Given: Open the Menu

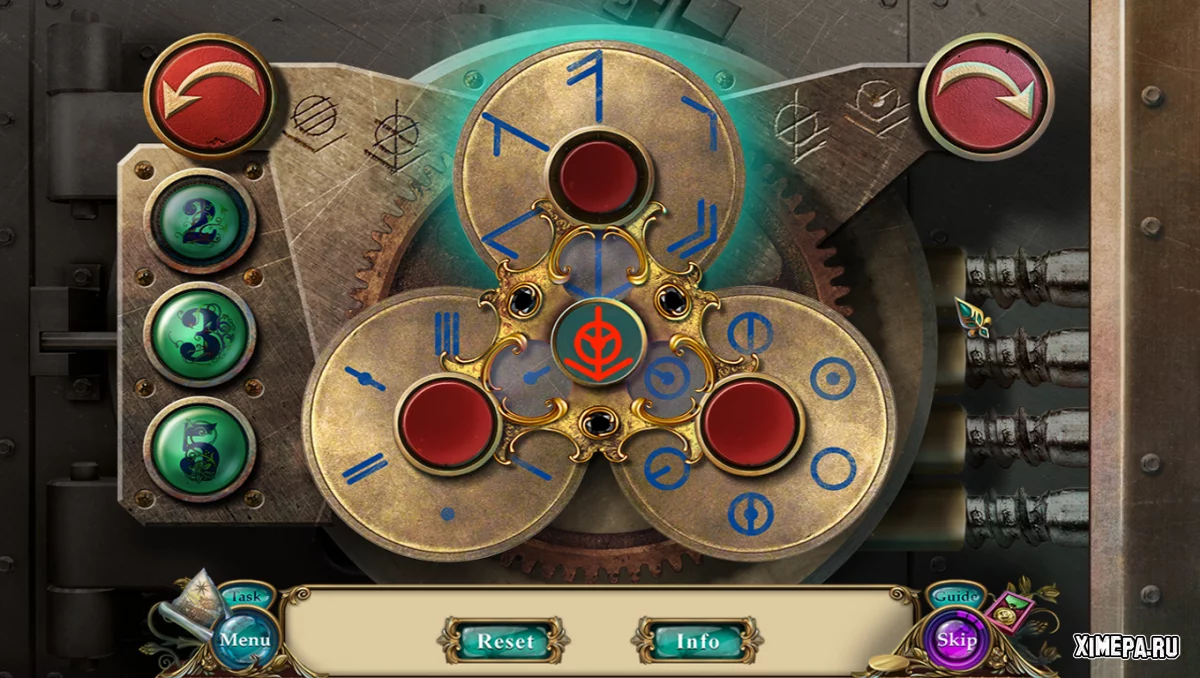Looking at the screenshot, I should [244, 639].
